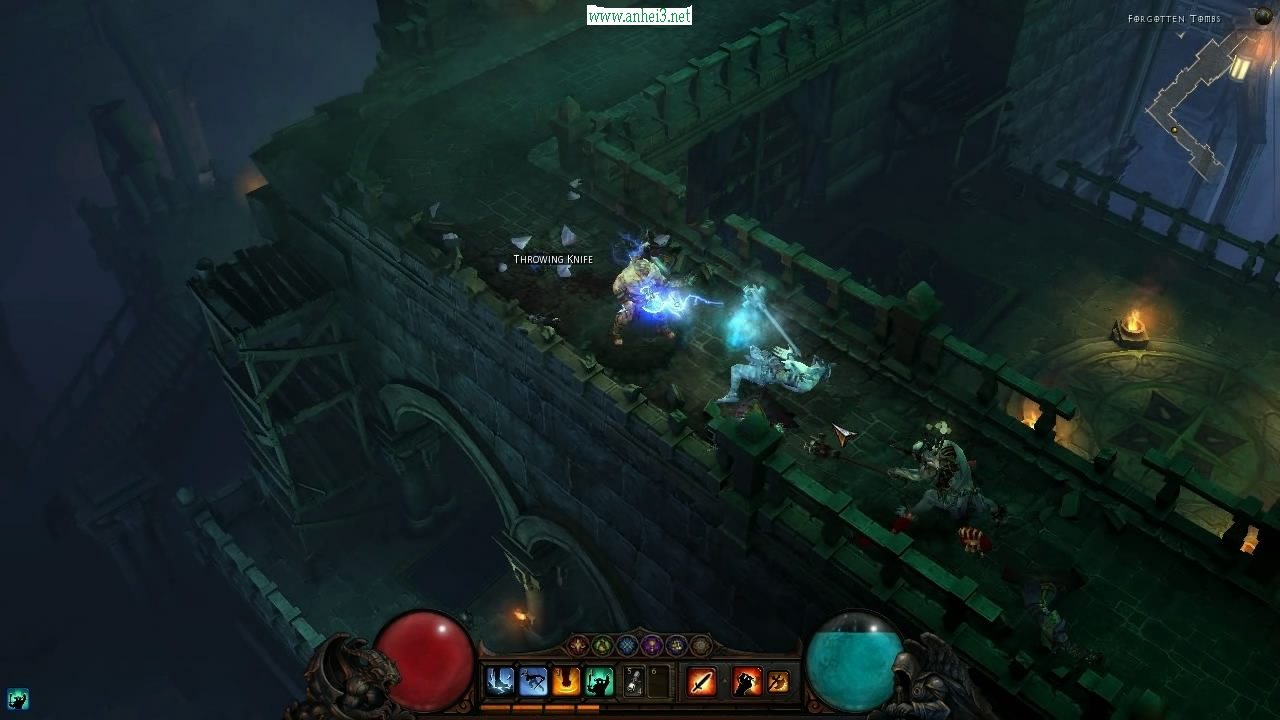Screen dimensions: 1280x720
Task: Activate the blue lightning storm skill
Action: pos(499,682)
